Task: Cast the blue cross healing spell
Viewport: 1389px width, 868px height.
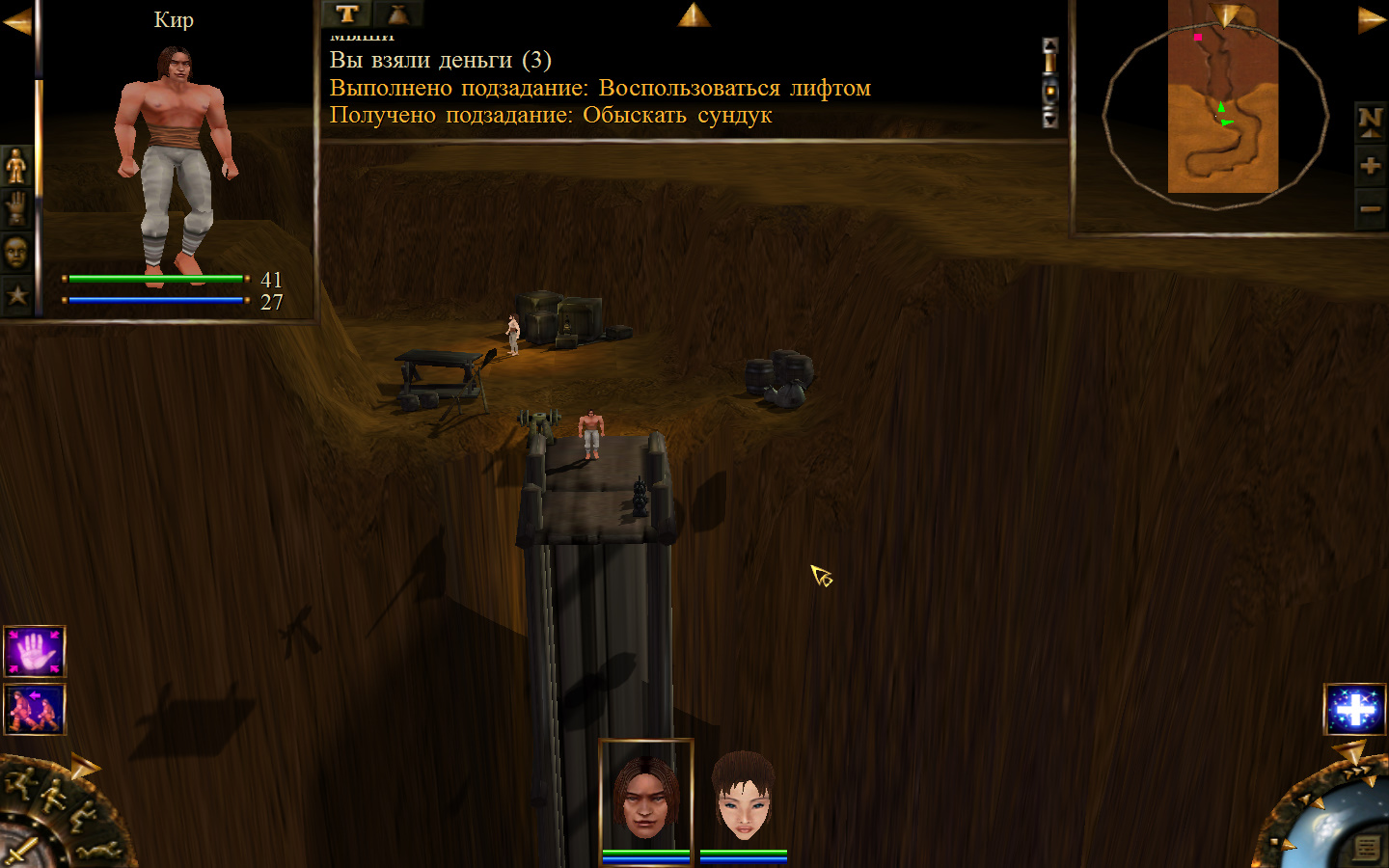Action: pos(1355,710)
